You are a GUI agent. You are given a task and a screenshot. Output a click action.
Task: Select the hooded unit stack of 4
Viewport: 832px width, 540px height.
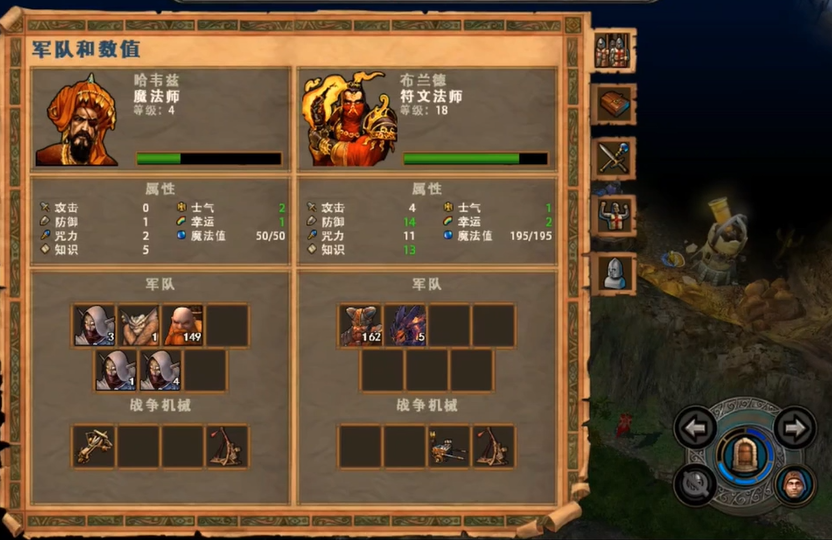160,370
